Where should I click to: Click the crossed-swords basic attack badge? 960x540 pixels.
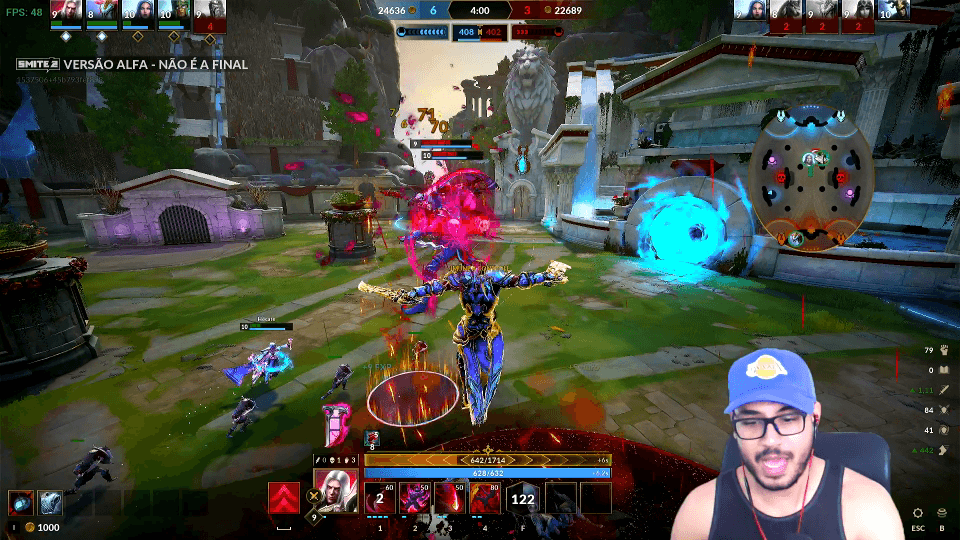318,496
